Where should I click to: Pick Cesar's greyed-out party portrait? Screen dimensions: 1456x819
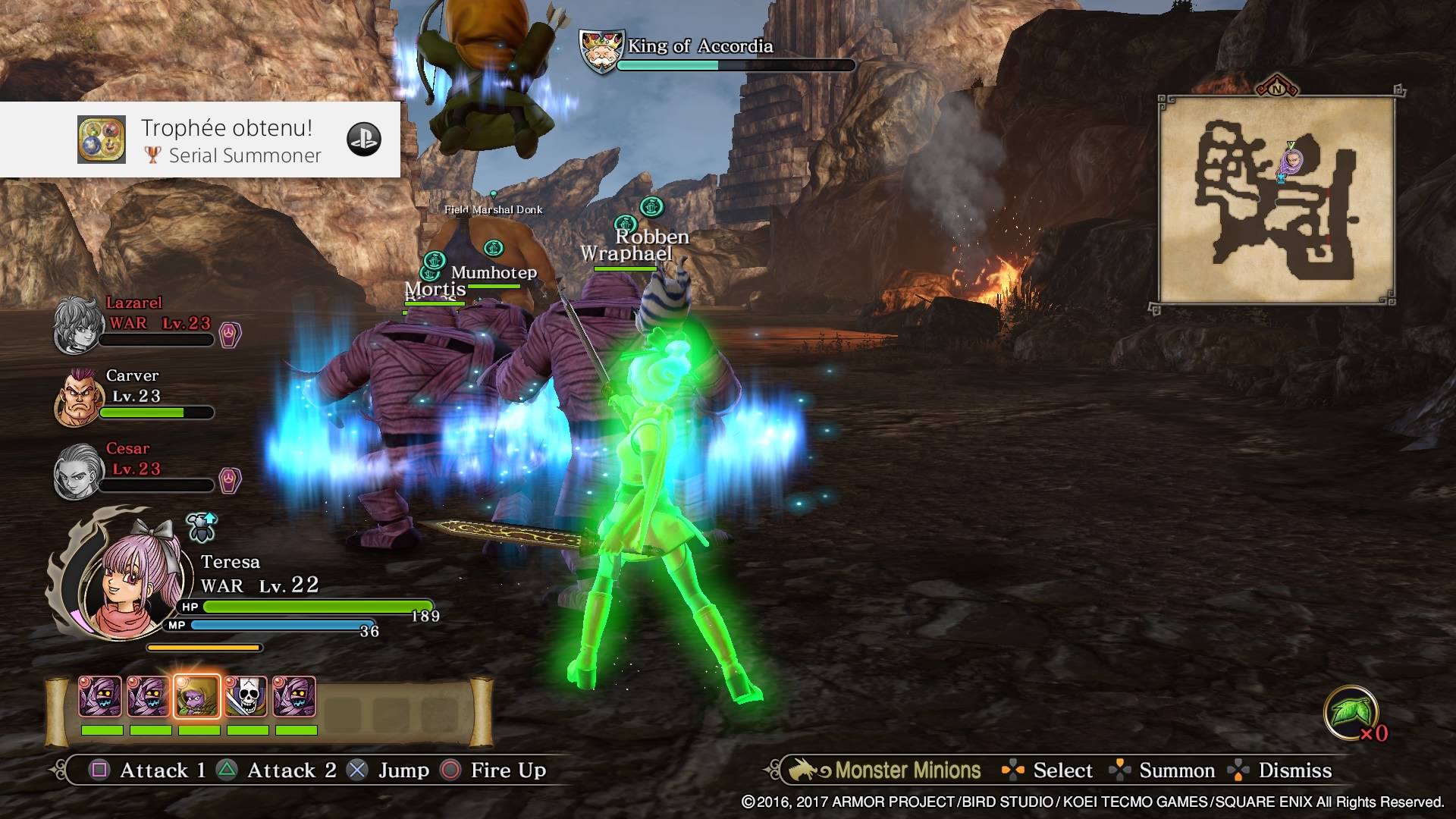point(77,471)
